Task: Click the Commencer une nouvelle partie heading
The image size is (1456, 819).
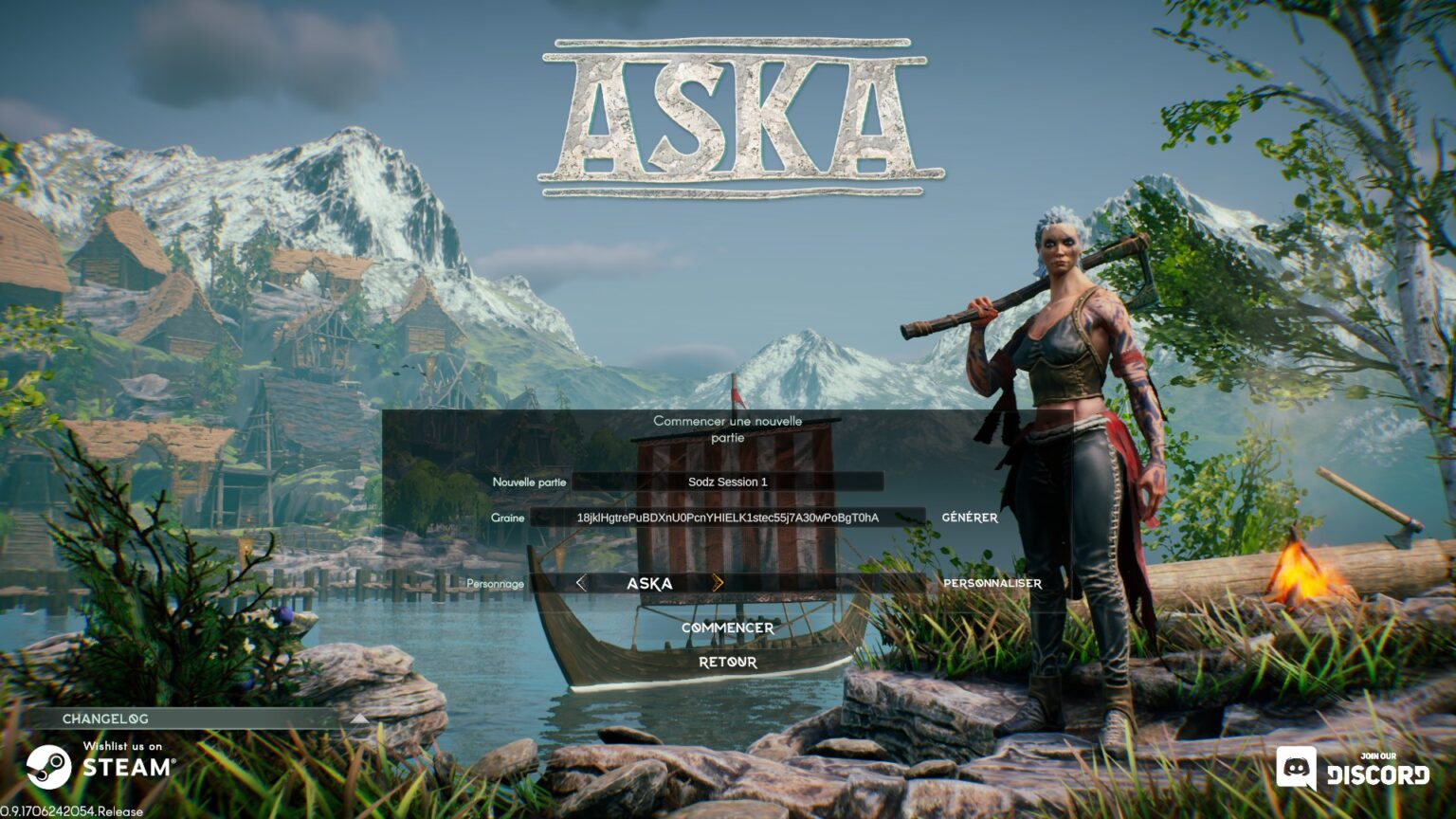Action: coord(728,428)
